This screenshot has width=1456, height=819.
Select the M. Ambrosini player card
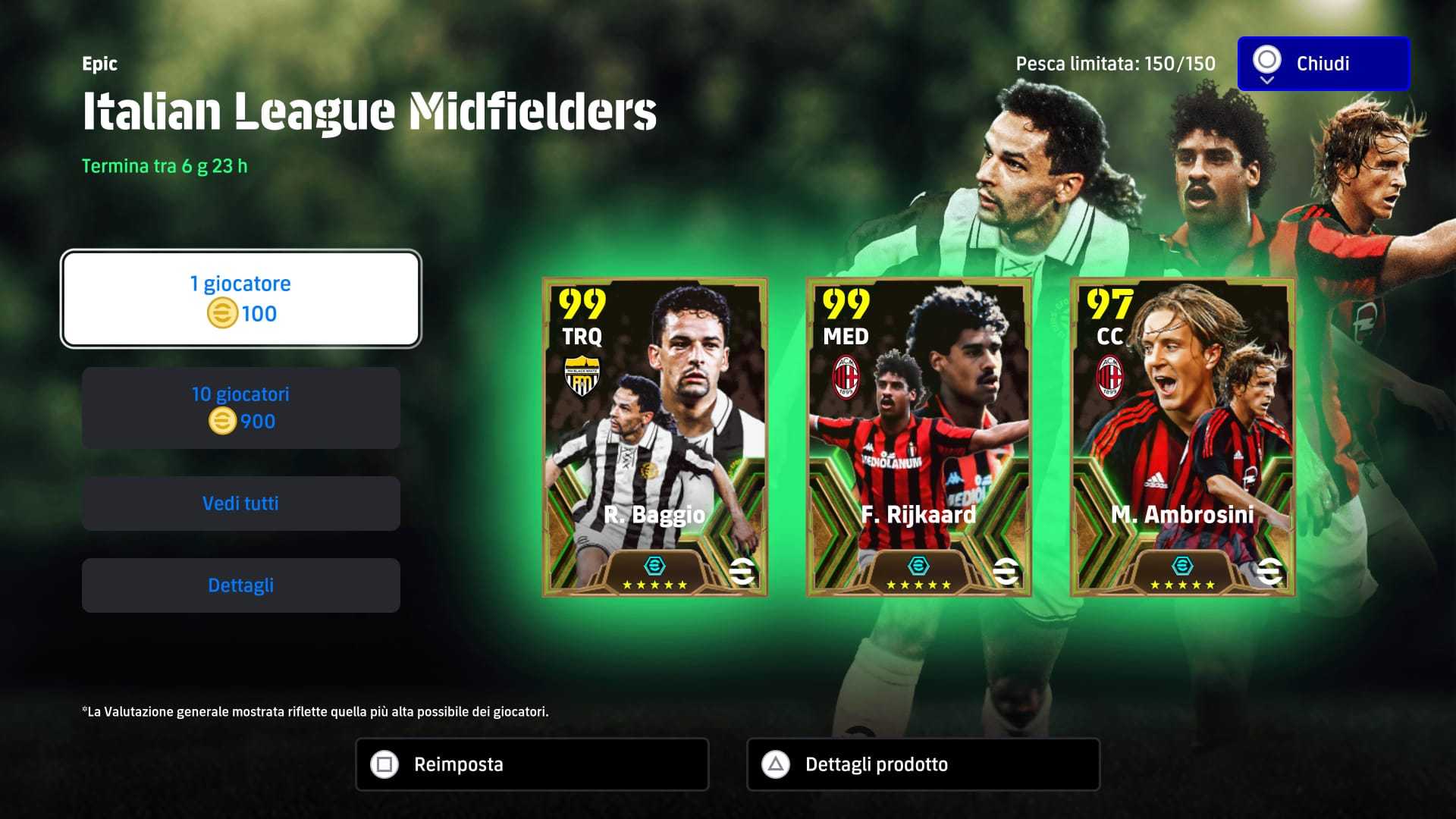(x=1182, y=437)
